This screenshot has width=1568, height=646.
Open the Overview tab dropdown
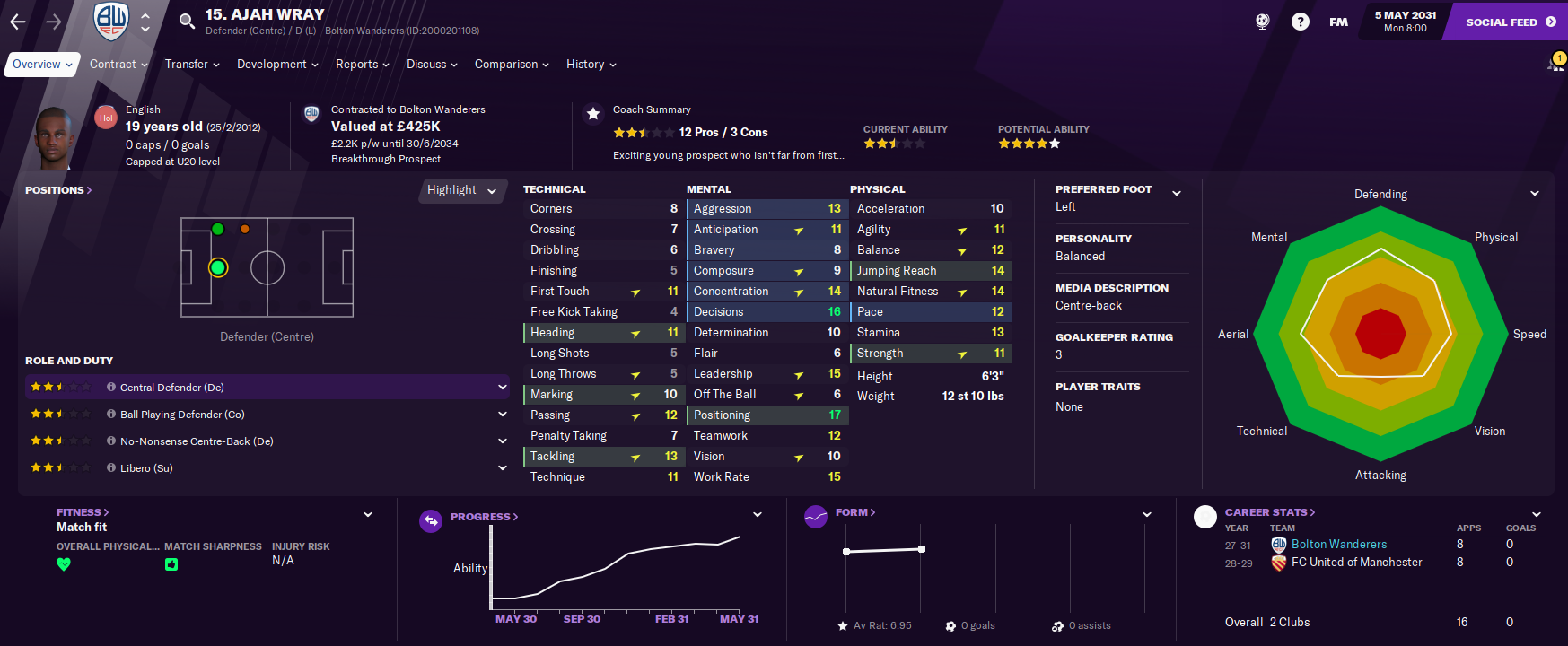point(42,65)
